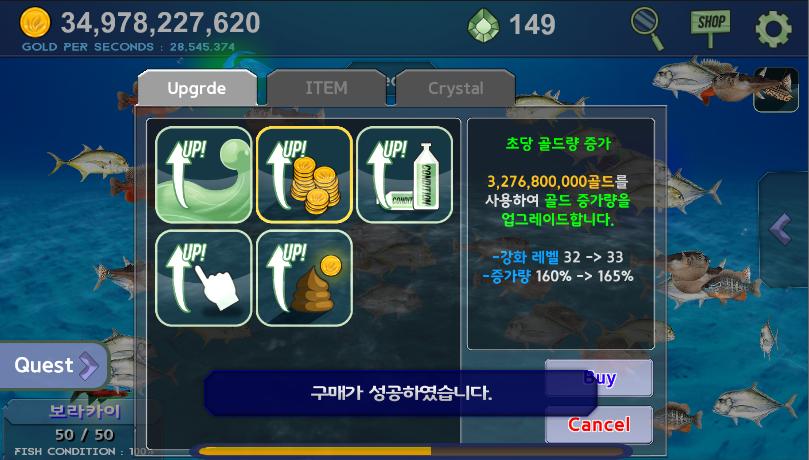
Task: Open the gear settings menu
Action: pyautogui.click(x=773, y=29)
